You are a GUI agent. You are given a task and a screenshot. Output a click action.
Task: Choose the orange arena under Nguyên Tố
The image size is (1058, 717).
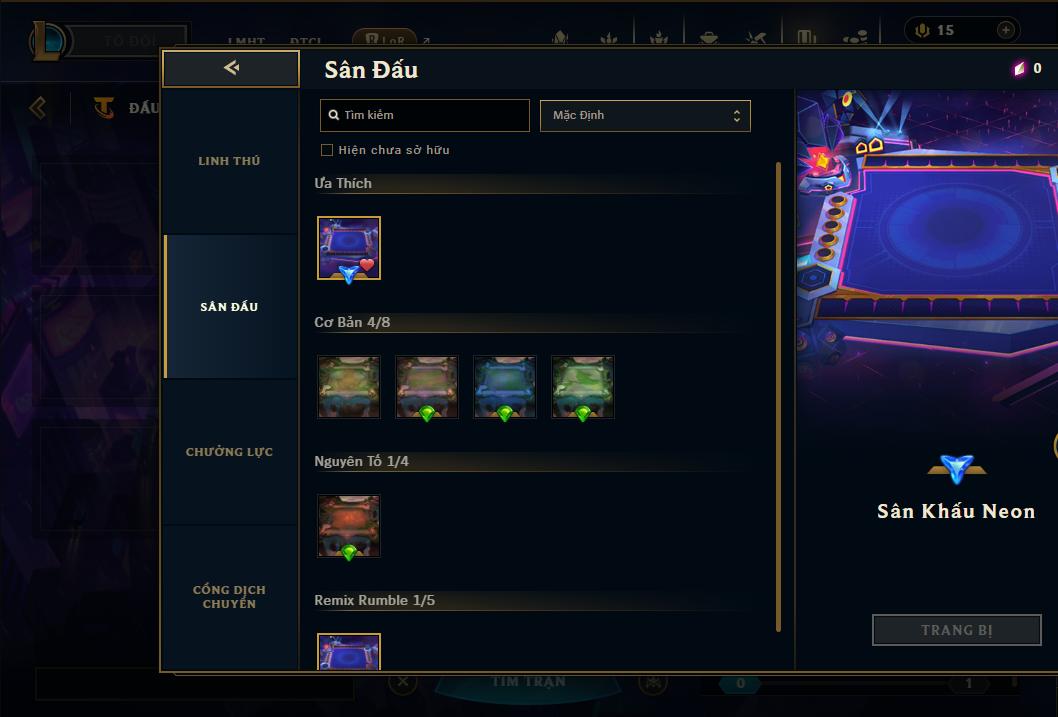point(349,525)
